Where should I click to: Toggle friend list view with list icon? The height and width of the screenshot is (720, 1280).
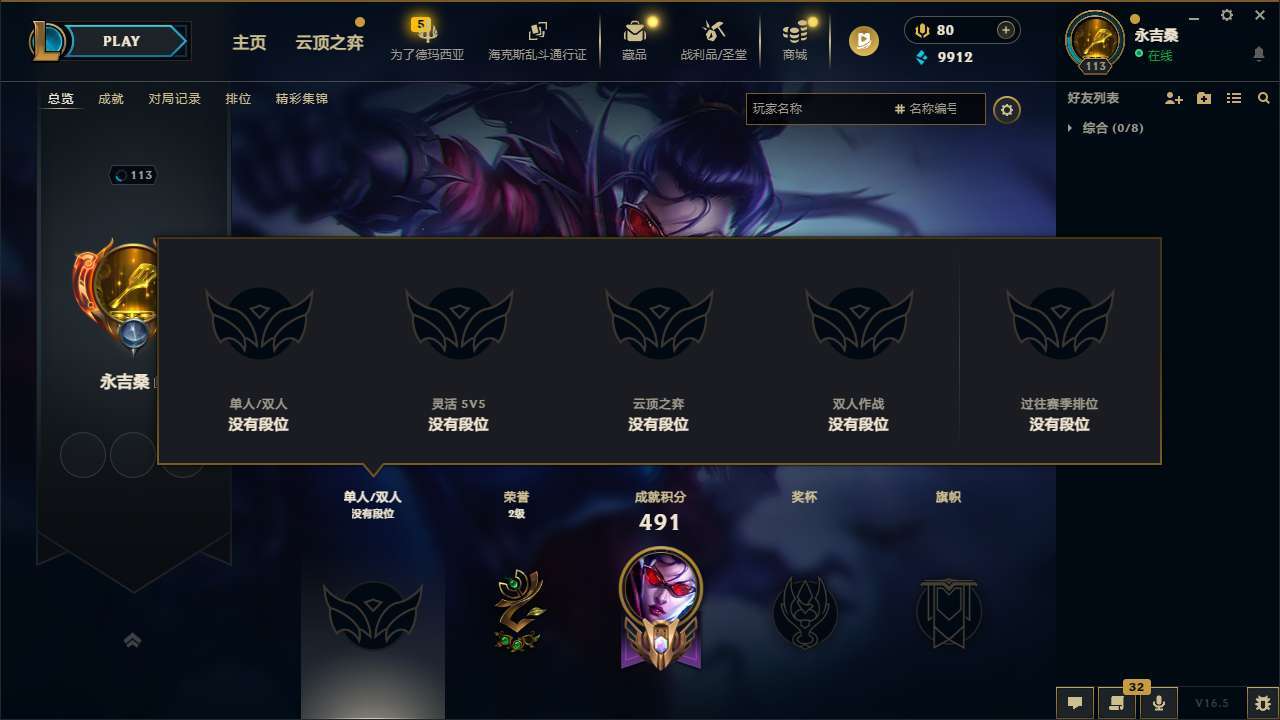(1235, 98)
